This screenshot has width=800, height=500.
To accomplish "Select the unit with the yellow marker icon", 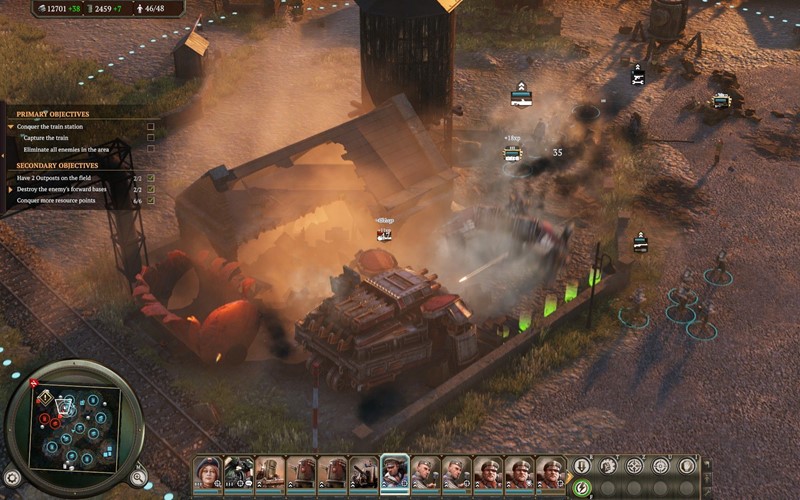I will (x=721, y=100).
